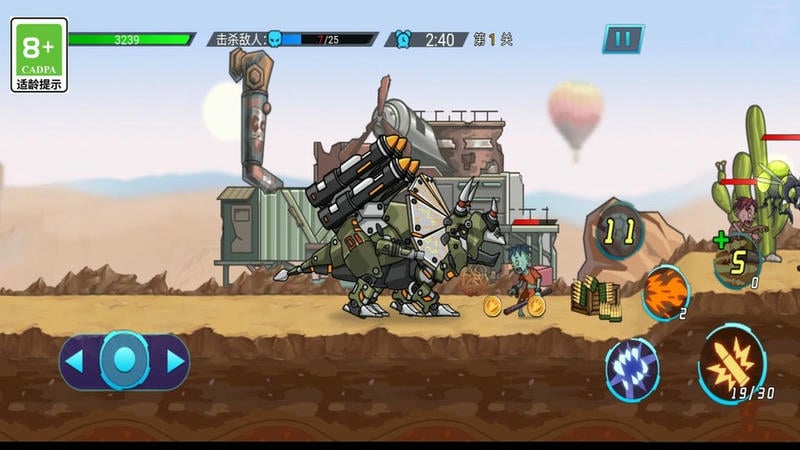The image size is (800, 450).
Task: Pause the game with the pause button
Action: click(x=622, y=39)
